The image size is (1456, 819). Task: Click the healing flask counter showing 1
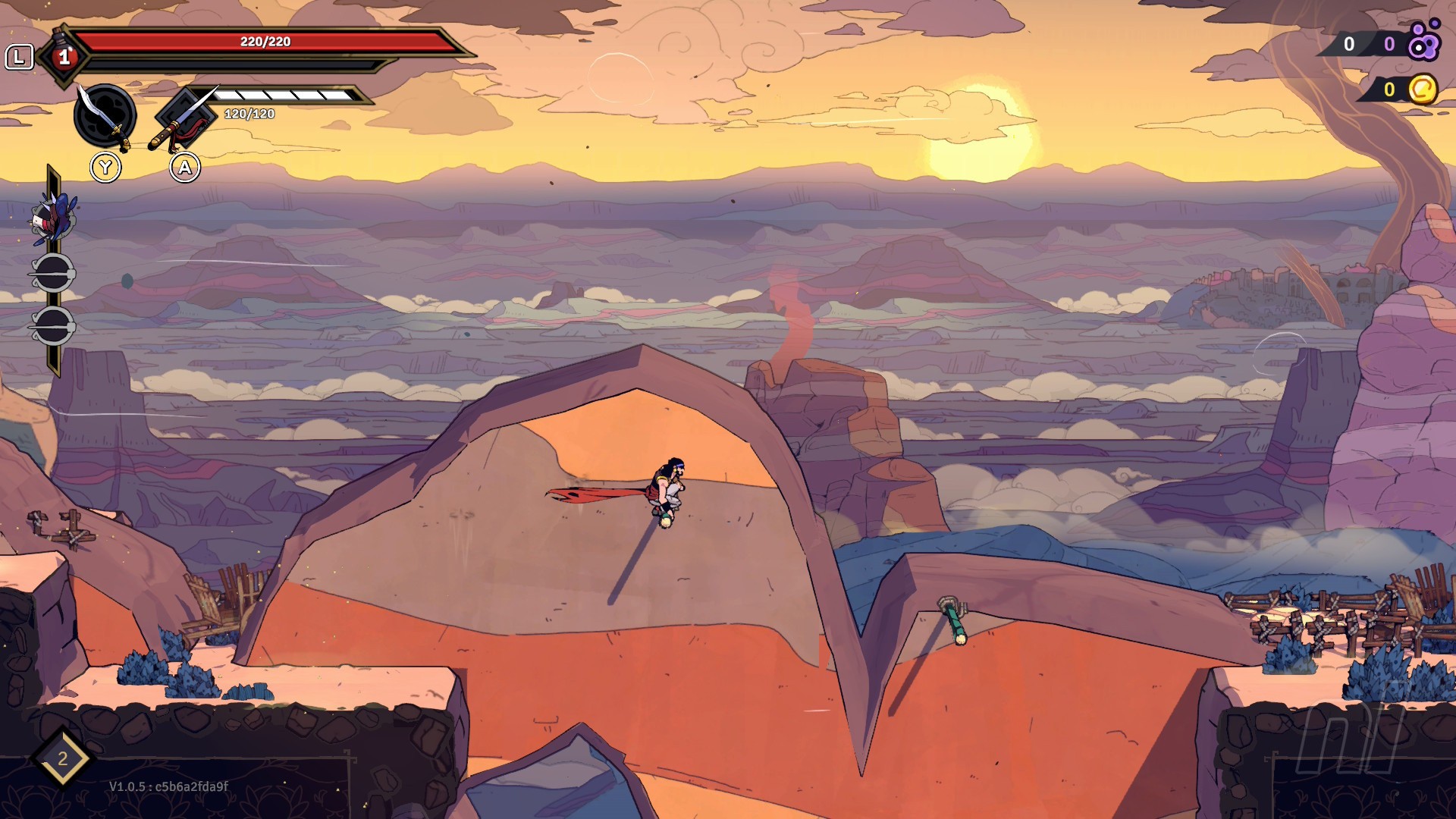coord(64,57)
